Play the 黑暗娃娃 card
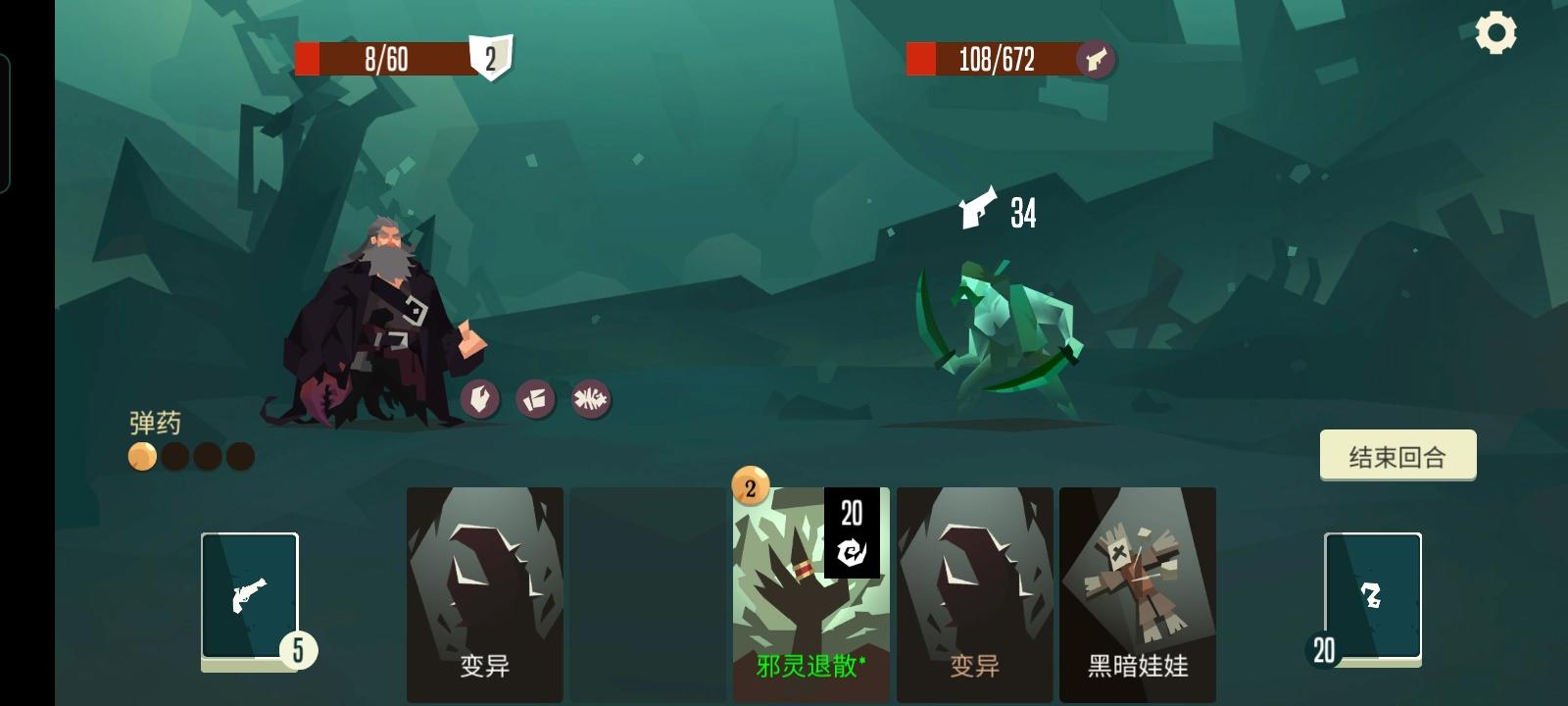The image size is (1568, 706). 1137,588
